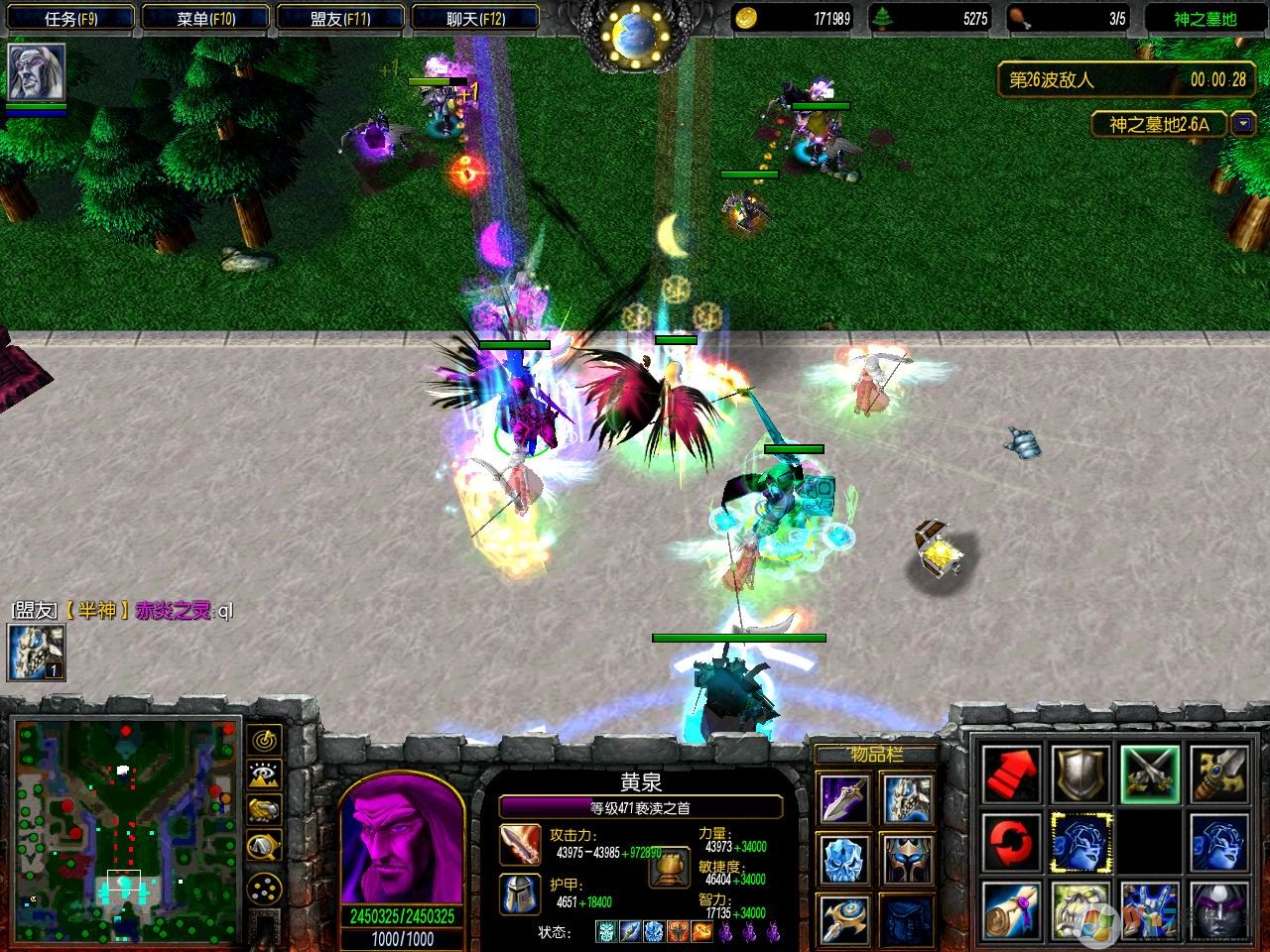This screenshot has height=952, width=1270.
Task: Toggle ally color display on the minimap panel
Action: pyautogui.click(x=262, y=809)
